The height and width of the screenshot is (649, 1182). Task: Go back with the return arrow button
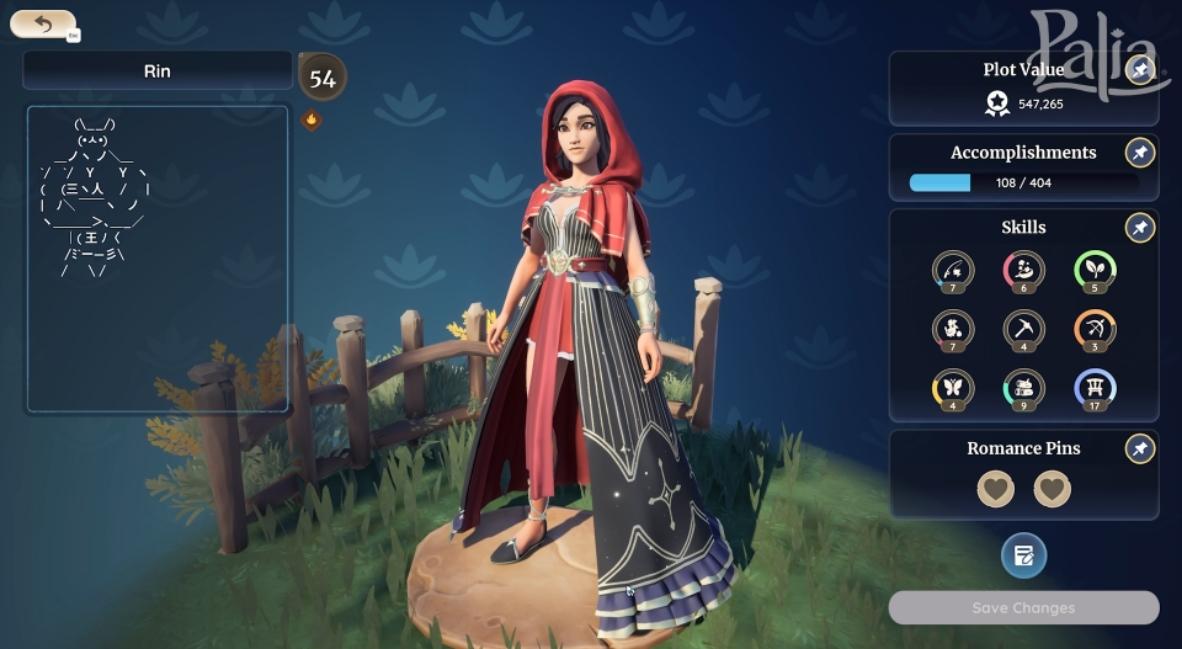(x=42, y=23)
